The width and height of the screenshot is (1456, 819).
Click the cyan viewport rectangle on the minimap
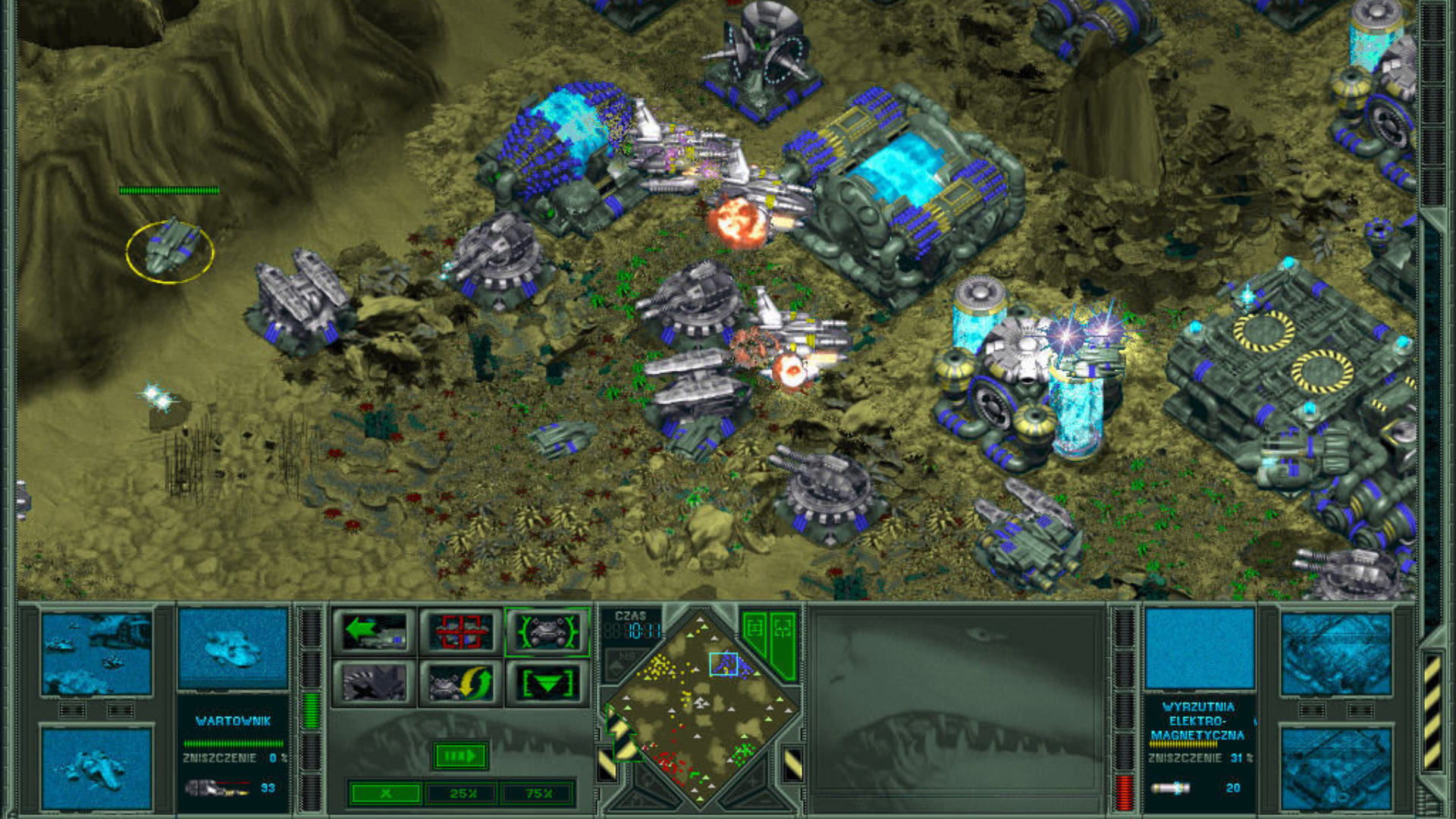tap(724, 665)
